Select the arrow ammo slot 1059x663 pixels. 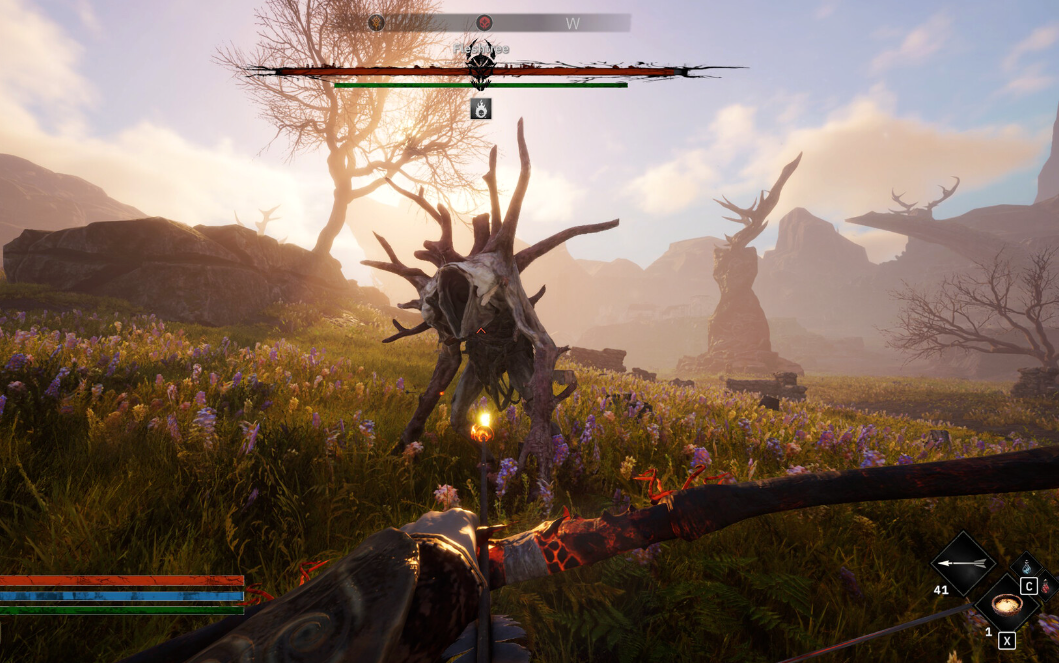963,564
